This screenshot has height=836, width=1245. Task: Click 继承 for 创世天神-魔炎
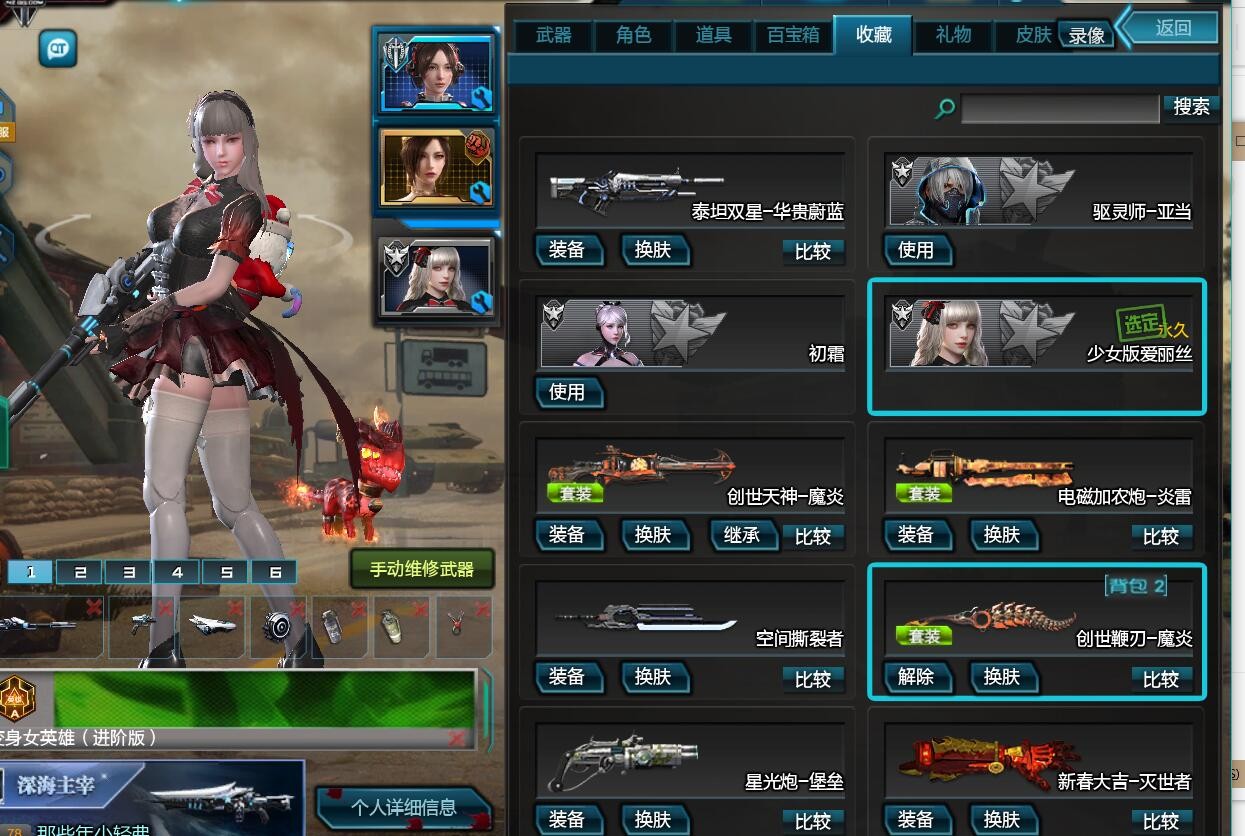[x=741, y=535]
